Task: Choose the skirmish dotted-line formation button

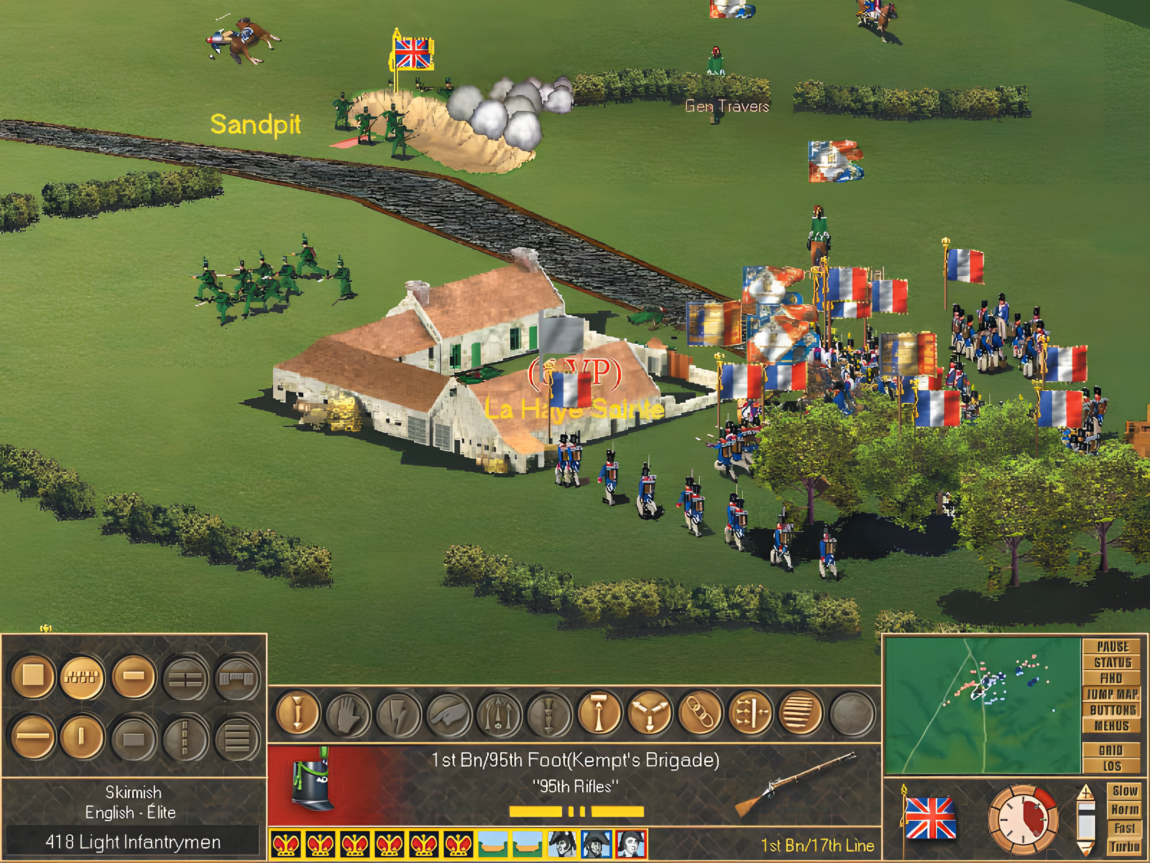Action: [x=82, y=677]
